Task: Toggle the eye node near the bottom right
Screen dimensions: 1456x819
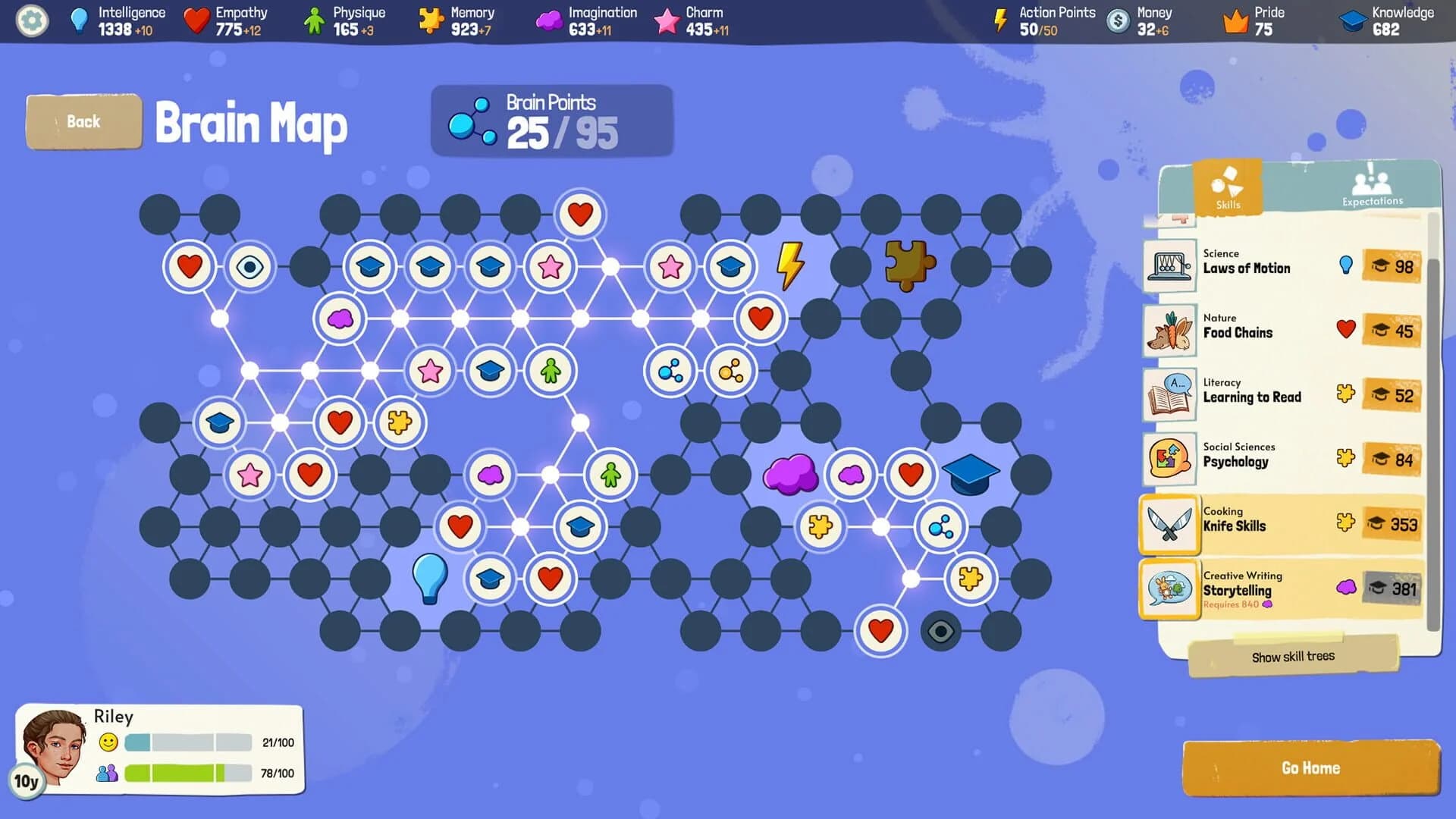Action: [x=940, y=630]
